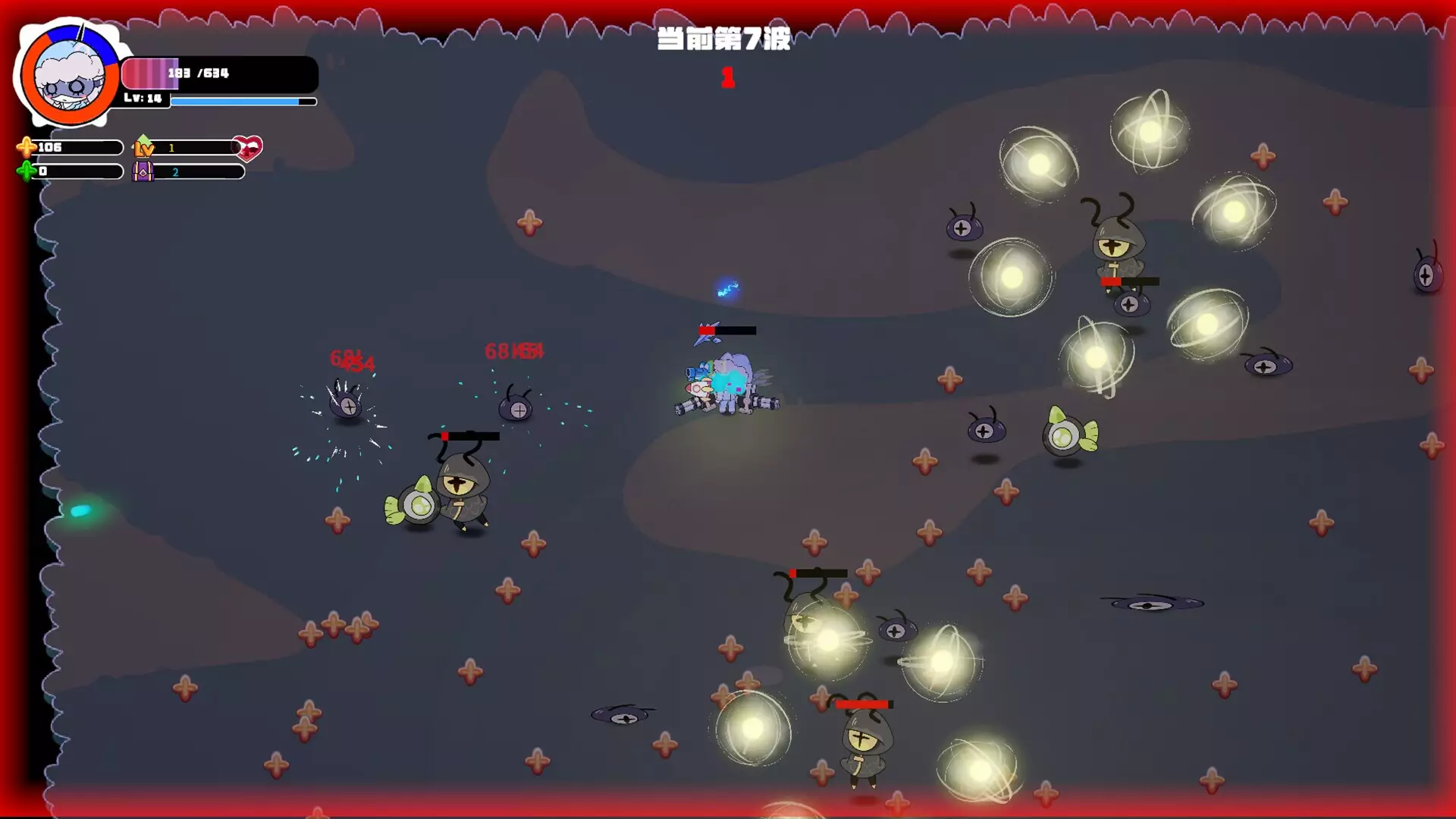Click the red heart icon
The height and width of the screenshot is (819, 1456).
(247, 147)
